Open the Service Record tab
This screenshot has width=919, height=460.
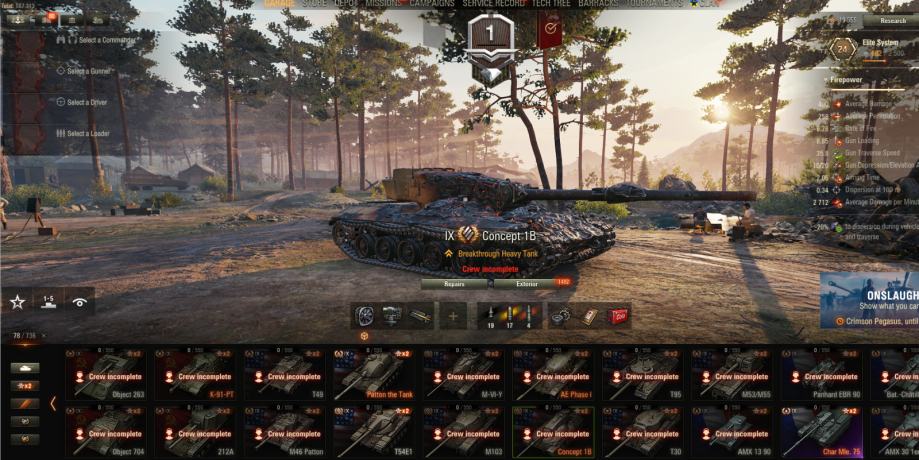coord(493,3)
